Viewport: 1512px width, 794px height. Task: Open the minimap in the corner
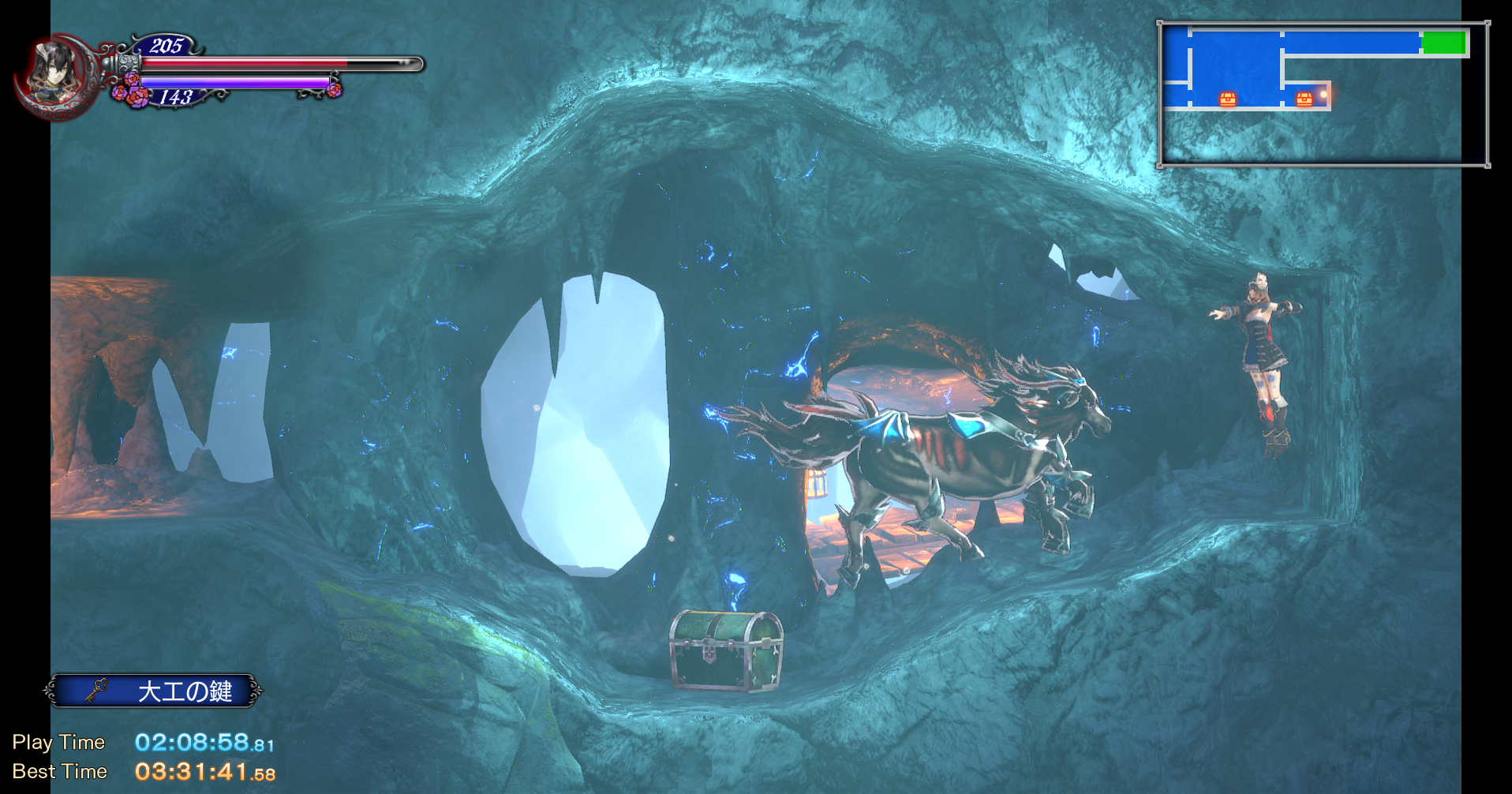1323,94
